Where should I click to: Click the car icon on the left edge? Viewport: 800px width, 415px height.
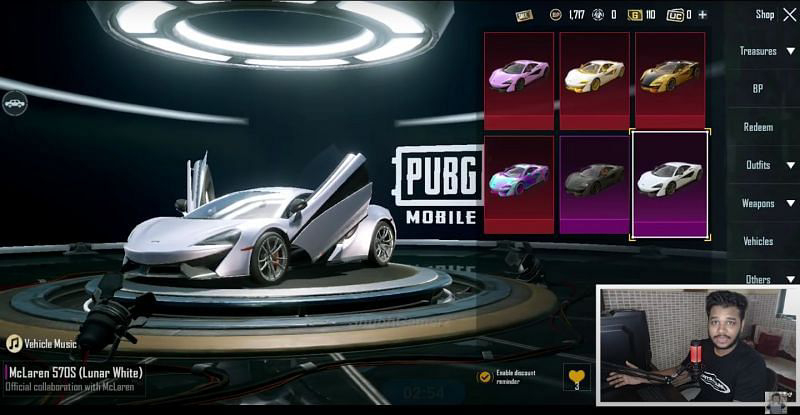tap(14, 102)
